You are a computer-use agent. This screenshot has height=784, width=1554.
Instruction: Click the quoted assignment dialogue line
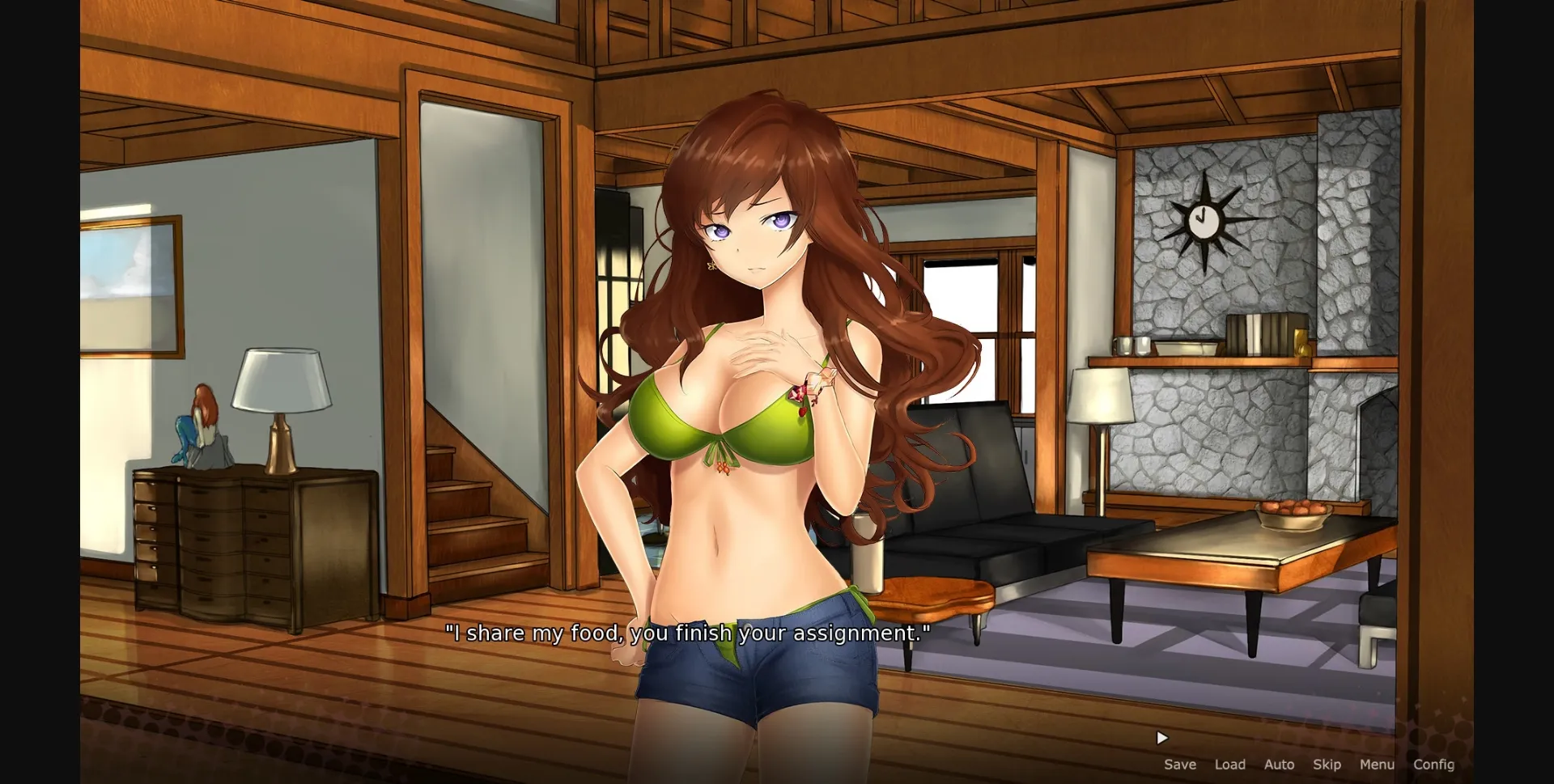point(688,634)
